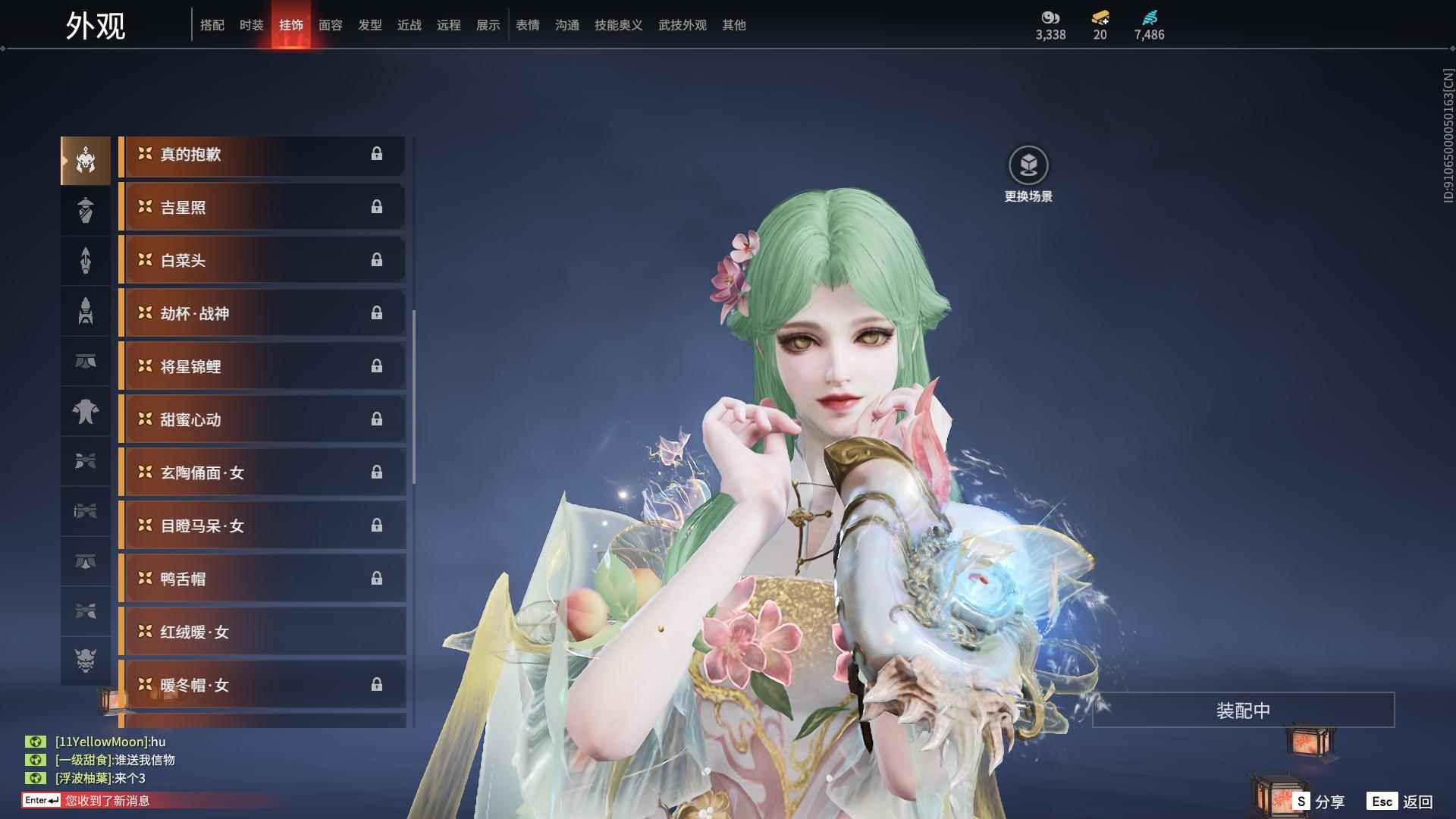Open the 近战 weapon tab

click(409, 25)
